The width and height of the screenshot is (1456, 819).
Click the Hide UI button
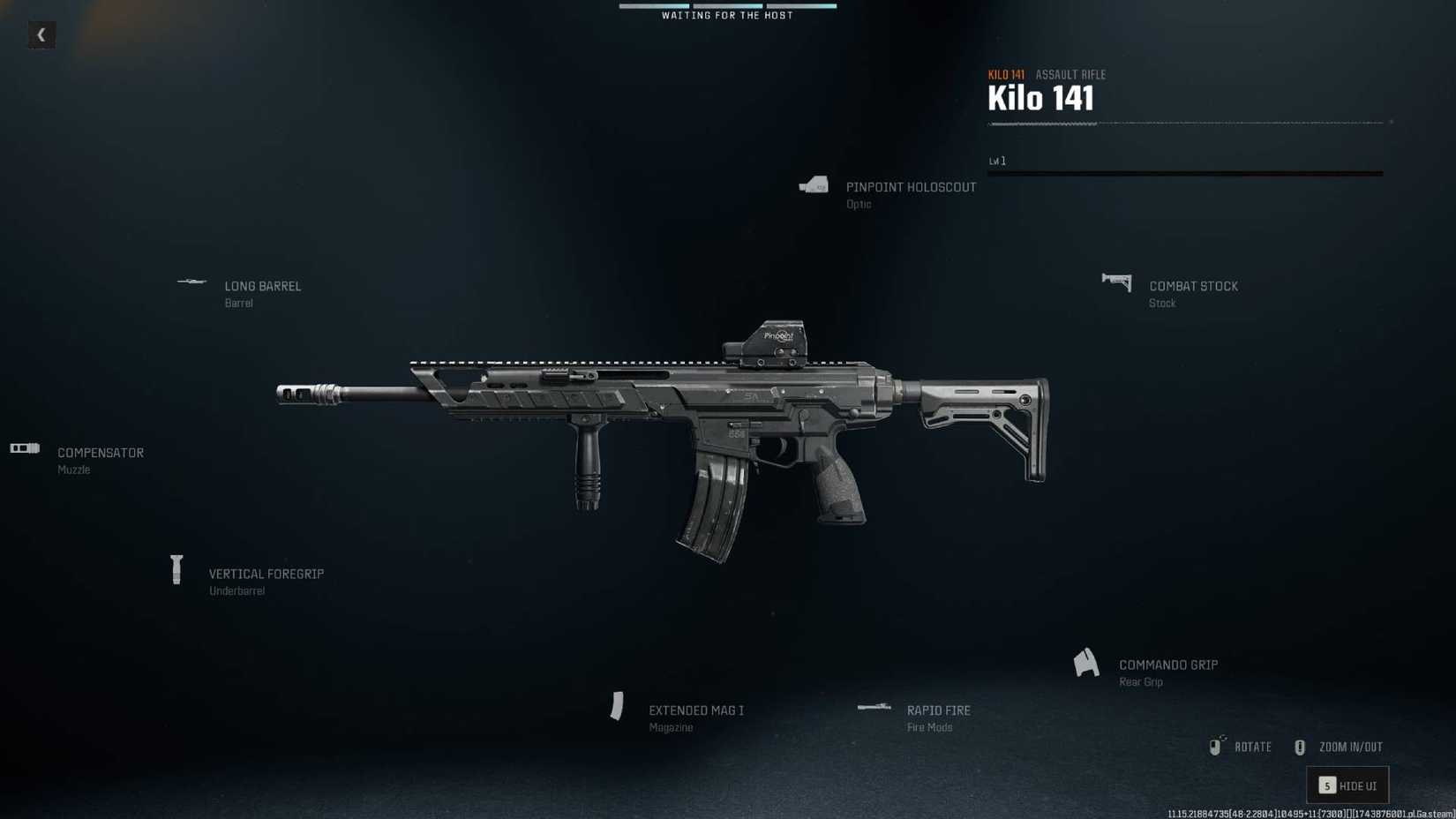1347,785
